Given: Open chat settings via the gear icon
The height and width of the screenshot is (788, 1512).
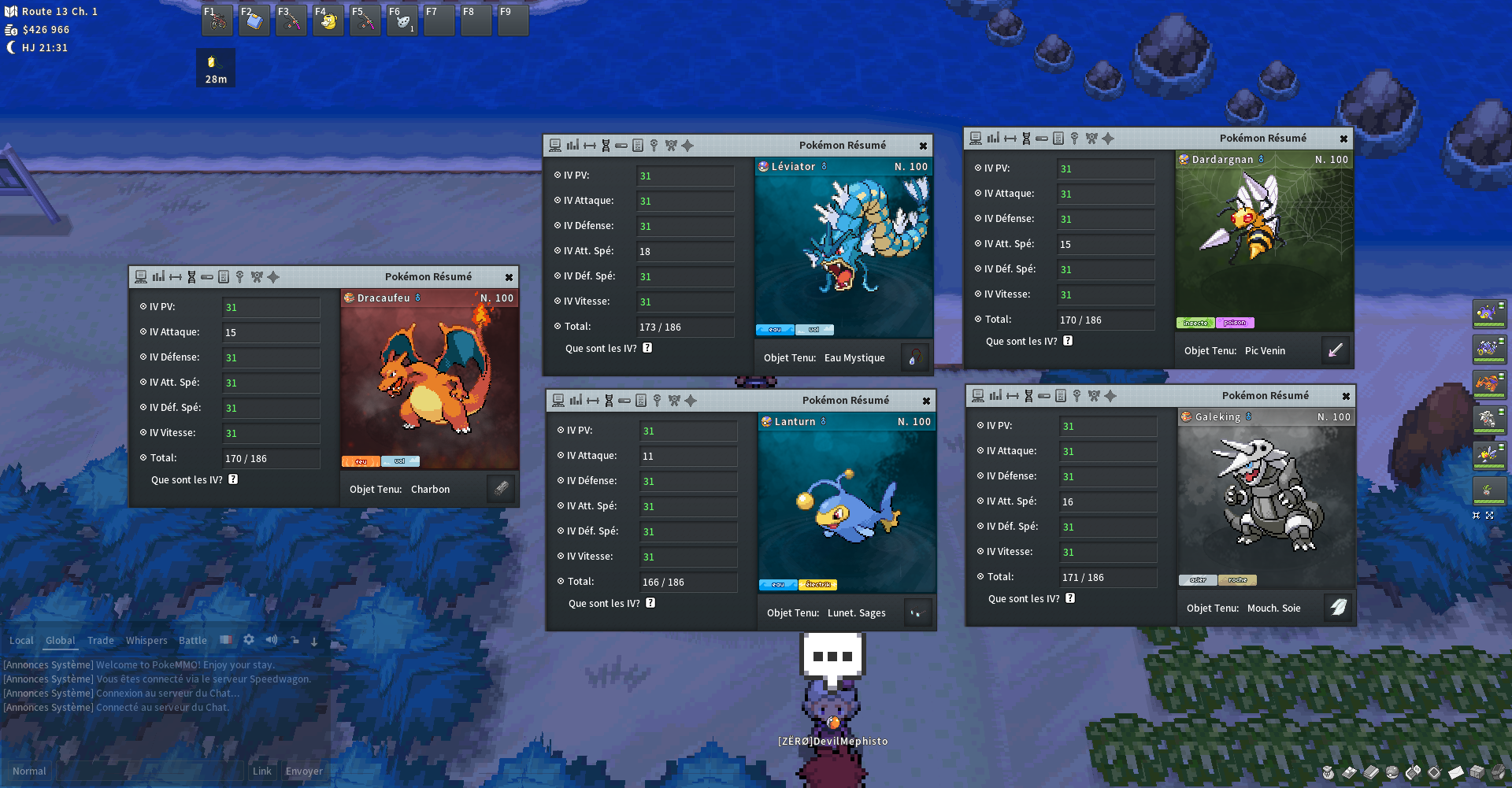Looking at the screenshot, I should (x=249, y=640).
